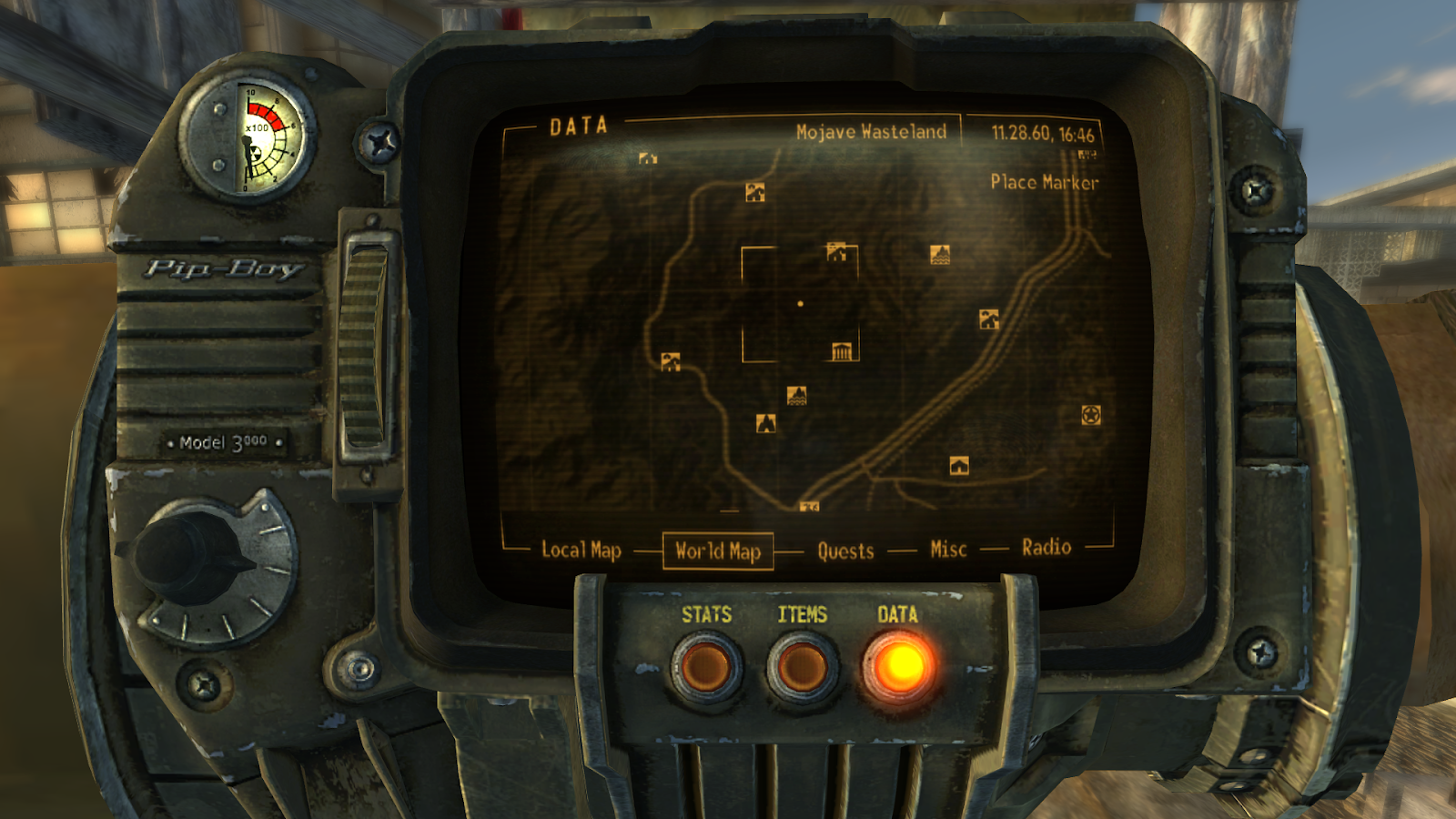Image resolution: width=1456 pixels, height=819 pixels.
Task: Select the ranger star marker on the map's right edge
Action: tap(1090, 415)
